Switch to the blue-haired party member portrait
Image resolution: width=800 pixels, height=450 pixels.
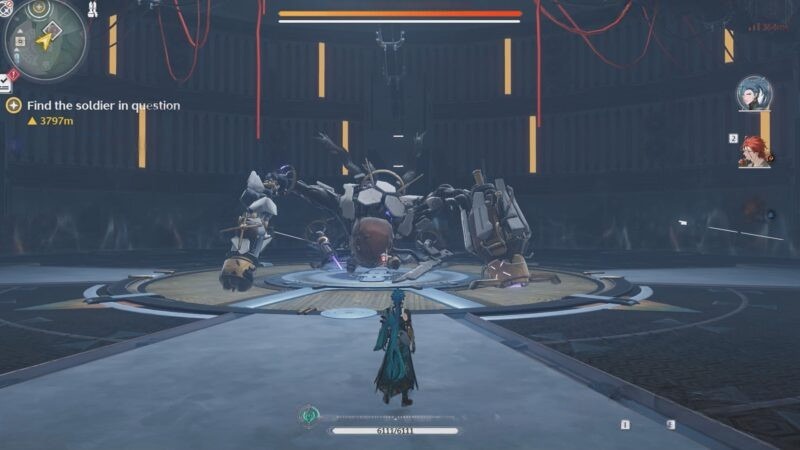coord(752,93)
